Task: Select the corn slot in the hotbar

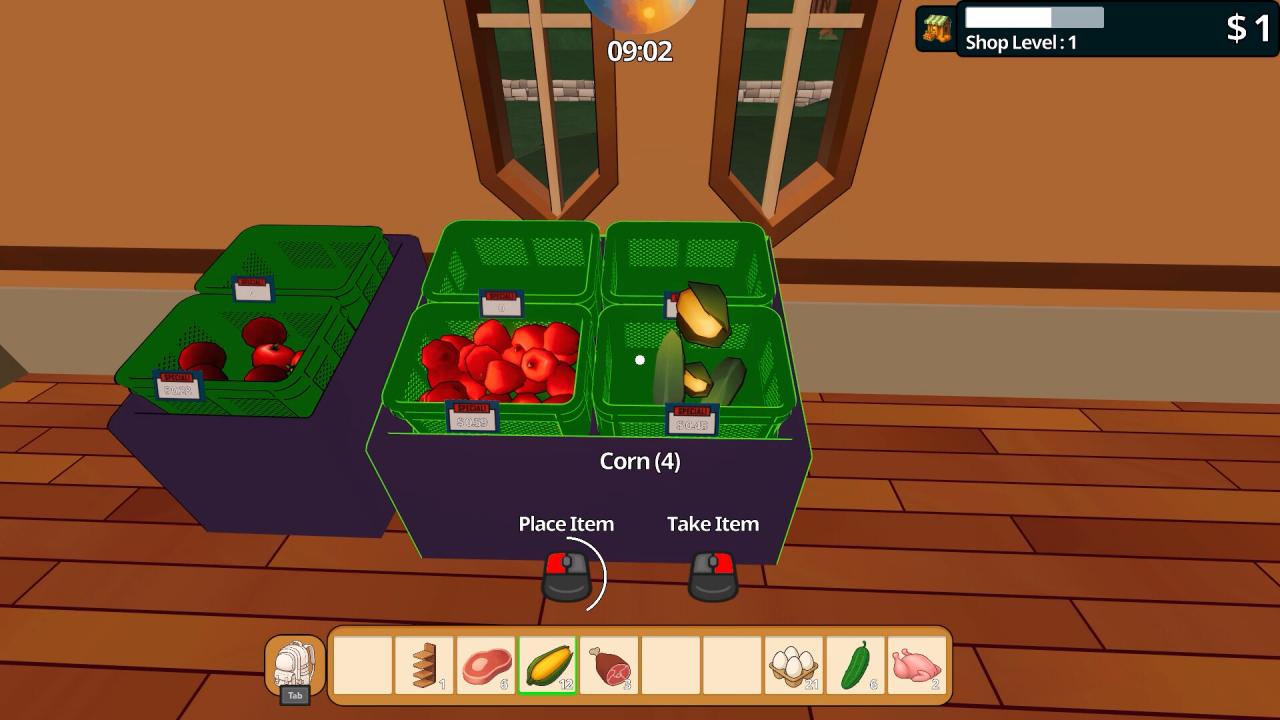Action: tap(547, 662)
